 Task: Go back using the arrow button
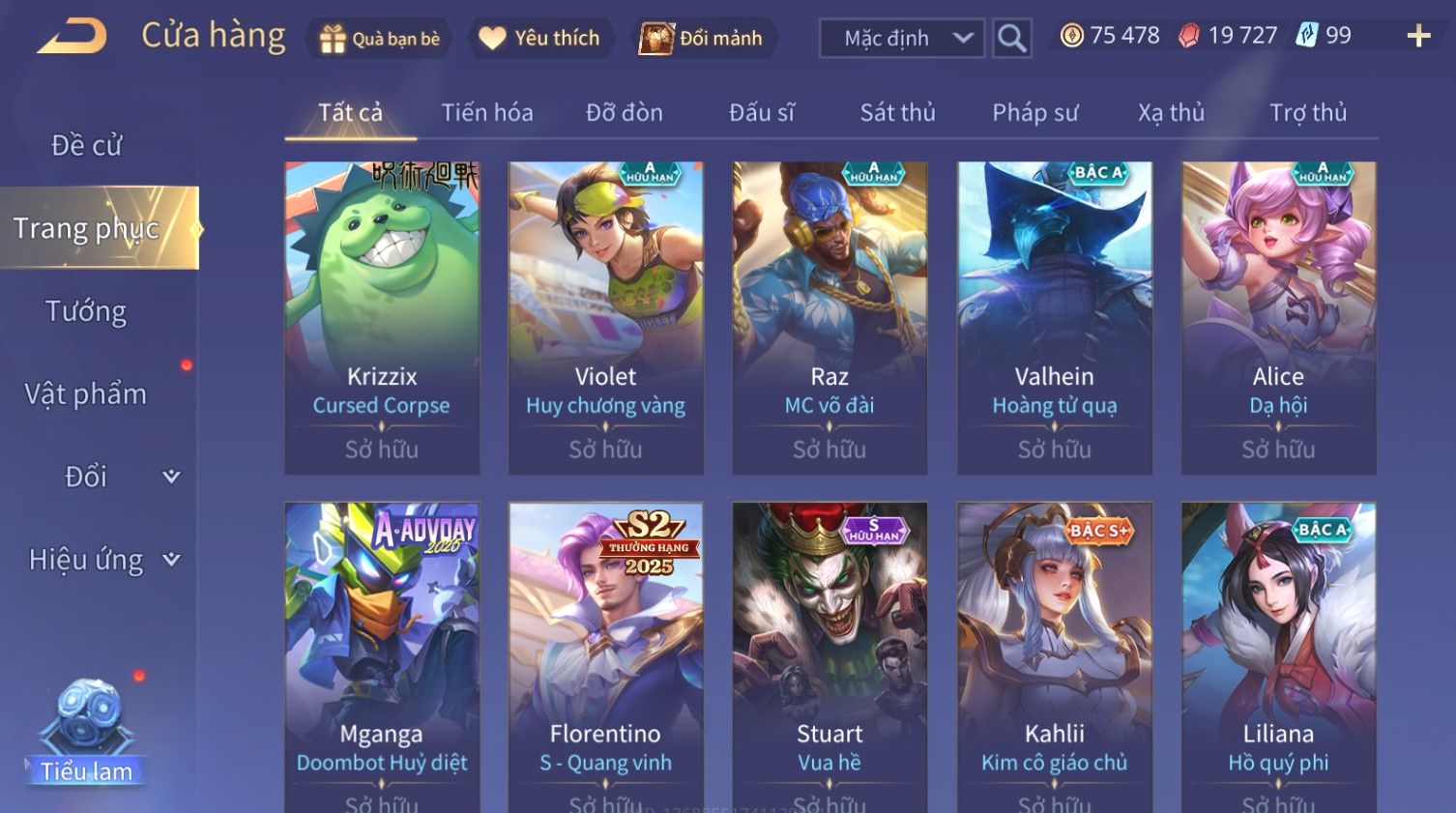(x=73, y=38)
